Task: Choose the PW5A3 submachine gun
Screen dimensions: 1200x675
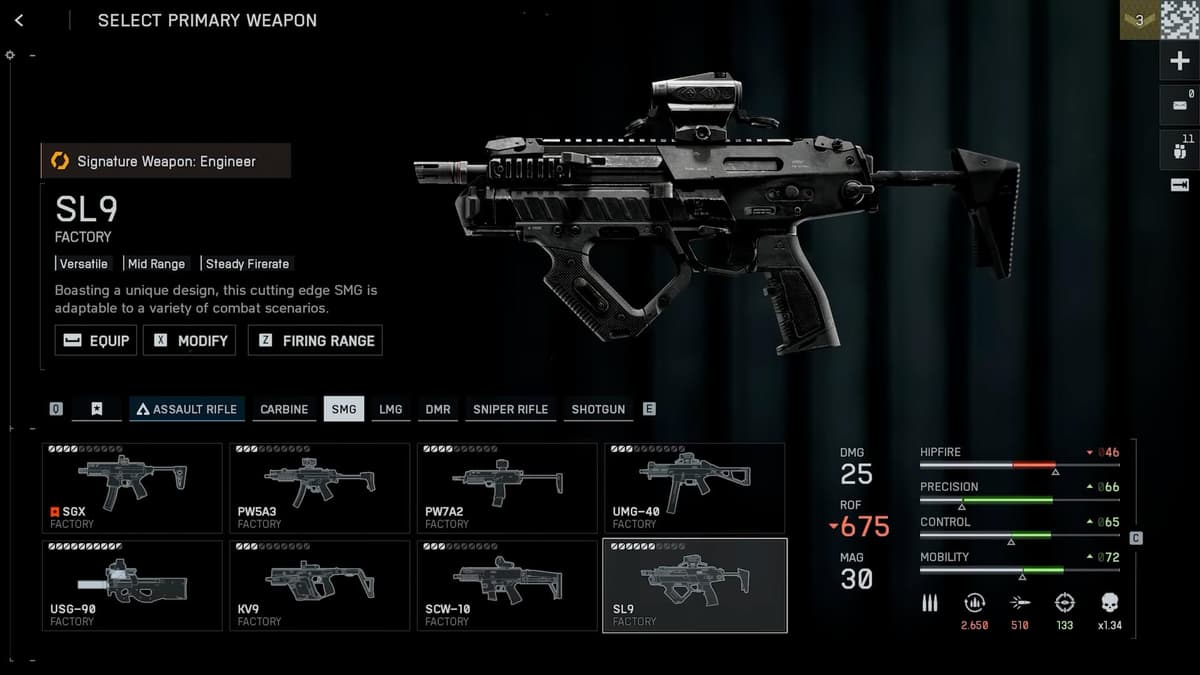Action: 319,488
